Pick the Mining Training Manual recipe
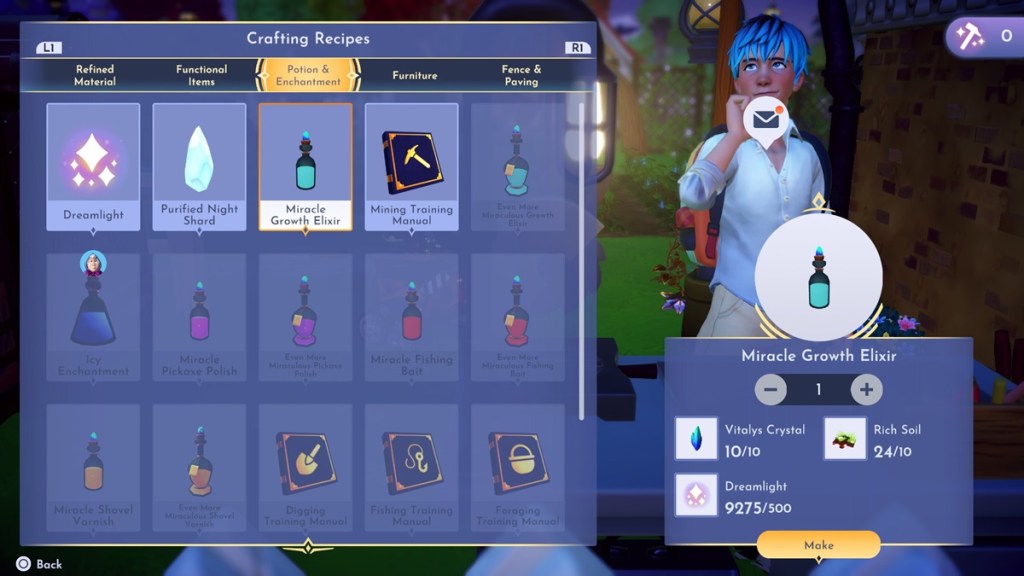This screenshot has width=1024, height=576. click(x=411, y=166)
